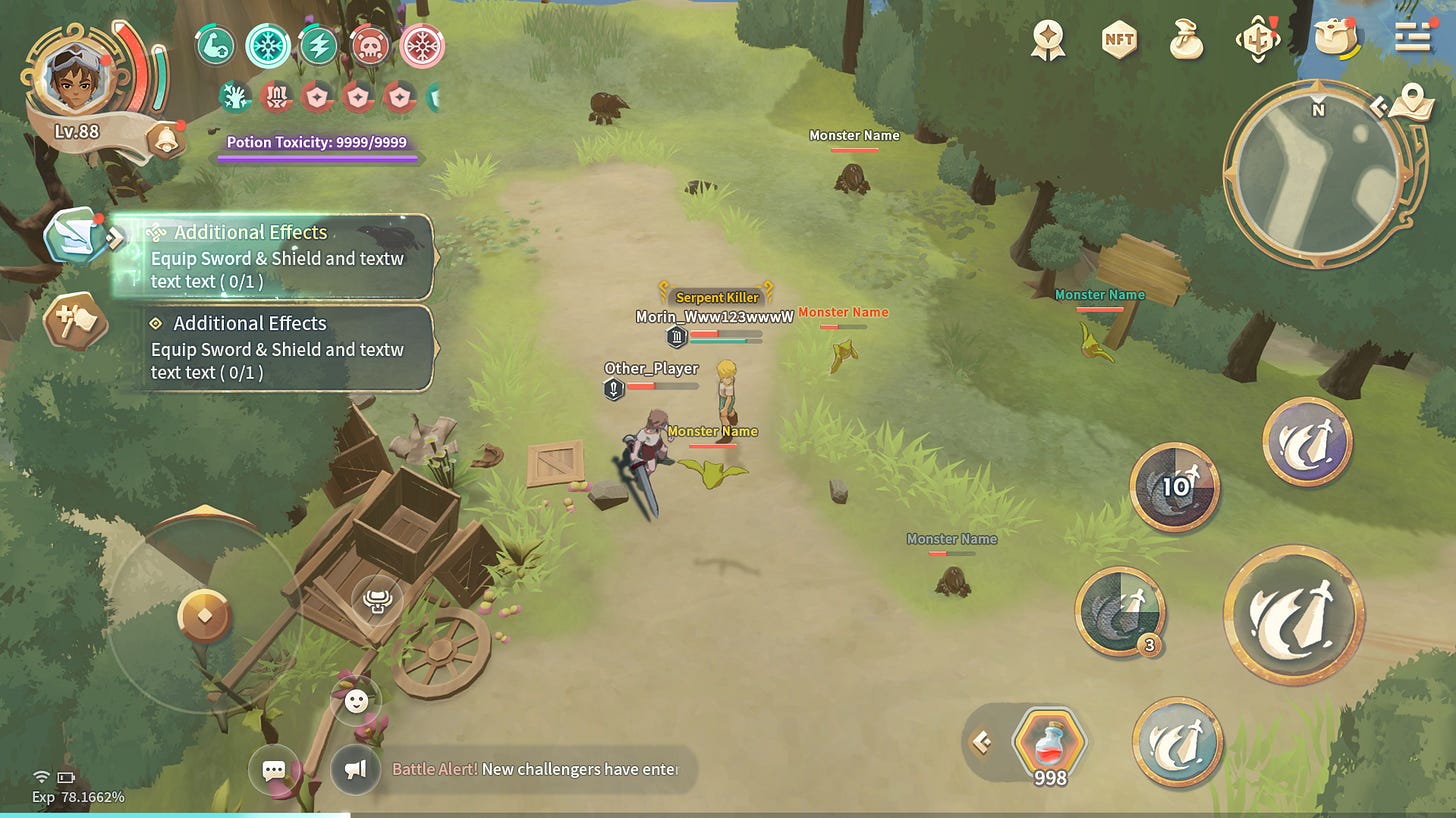Image resolution: width=1456 pixels, height=818 pixels.
Task: Use the large main sword attack button
Action: 1293,614
